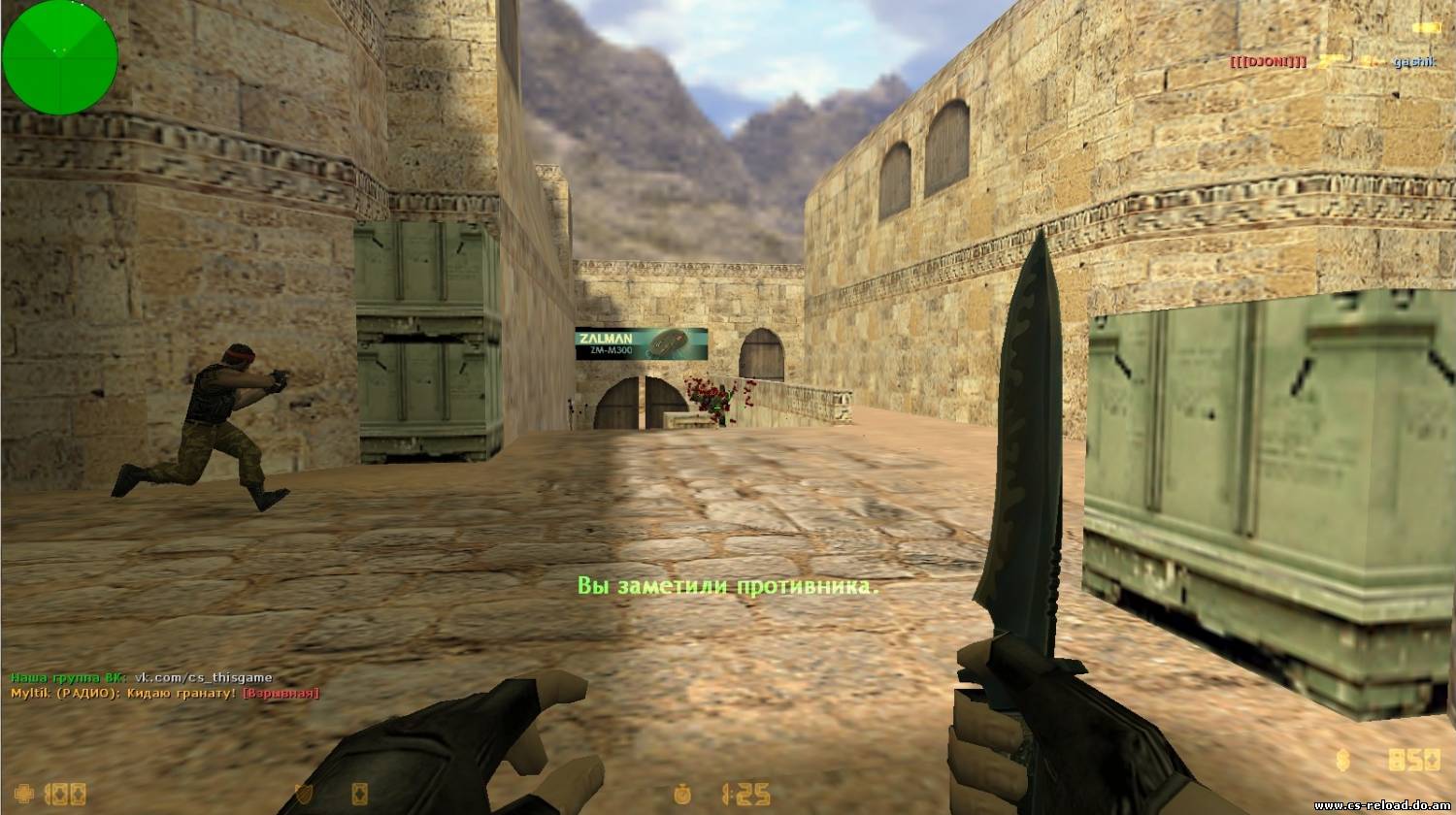The width and height of the screenshot is (1456, 815).
Task: Click the green circular radar
Action: click(x=60, y=58)
